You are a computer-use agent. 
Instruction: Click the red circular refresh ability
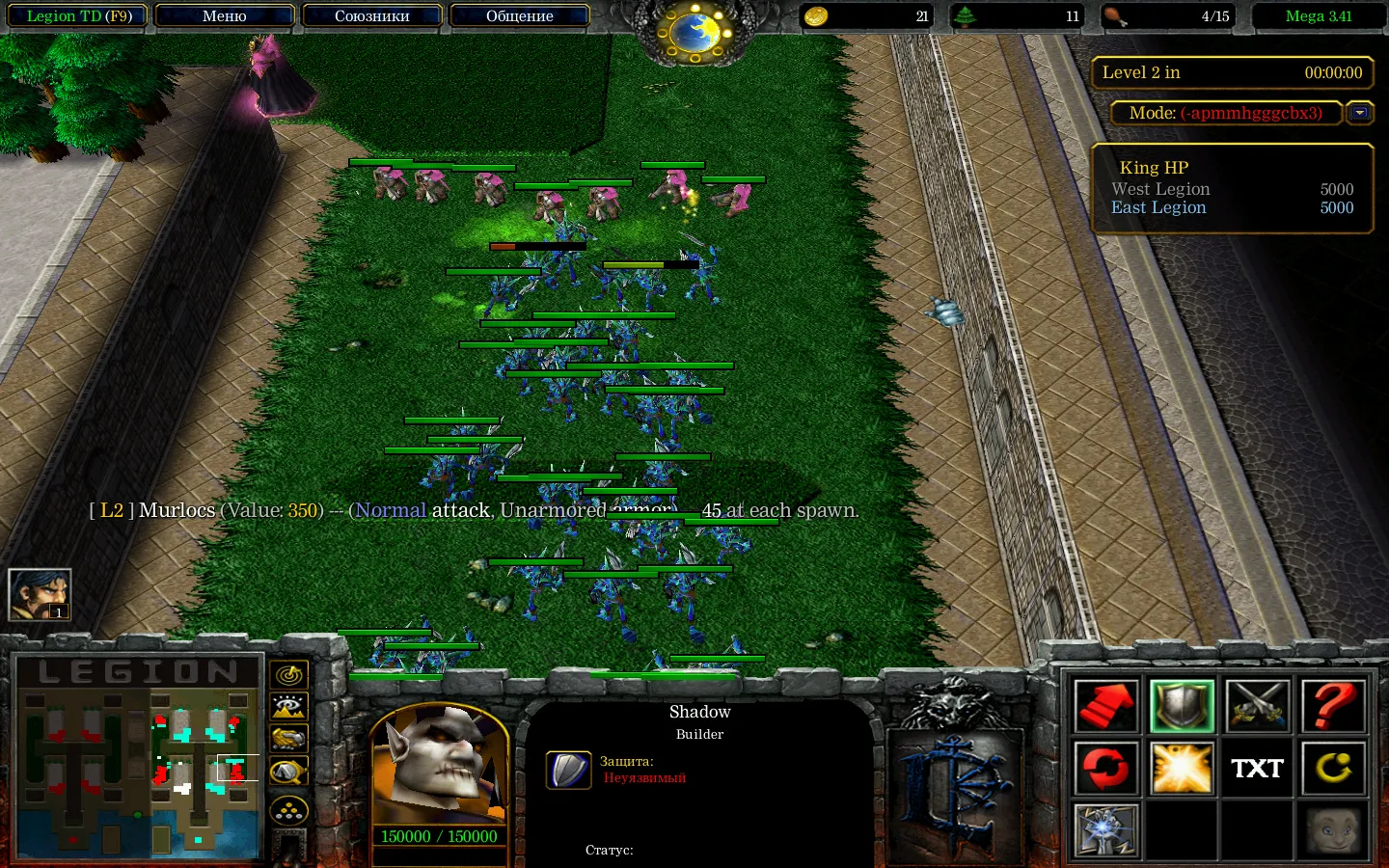click(1104, 769)
